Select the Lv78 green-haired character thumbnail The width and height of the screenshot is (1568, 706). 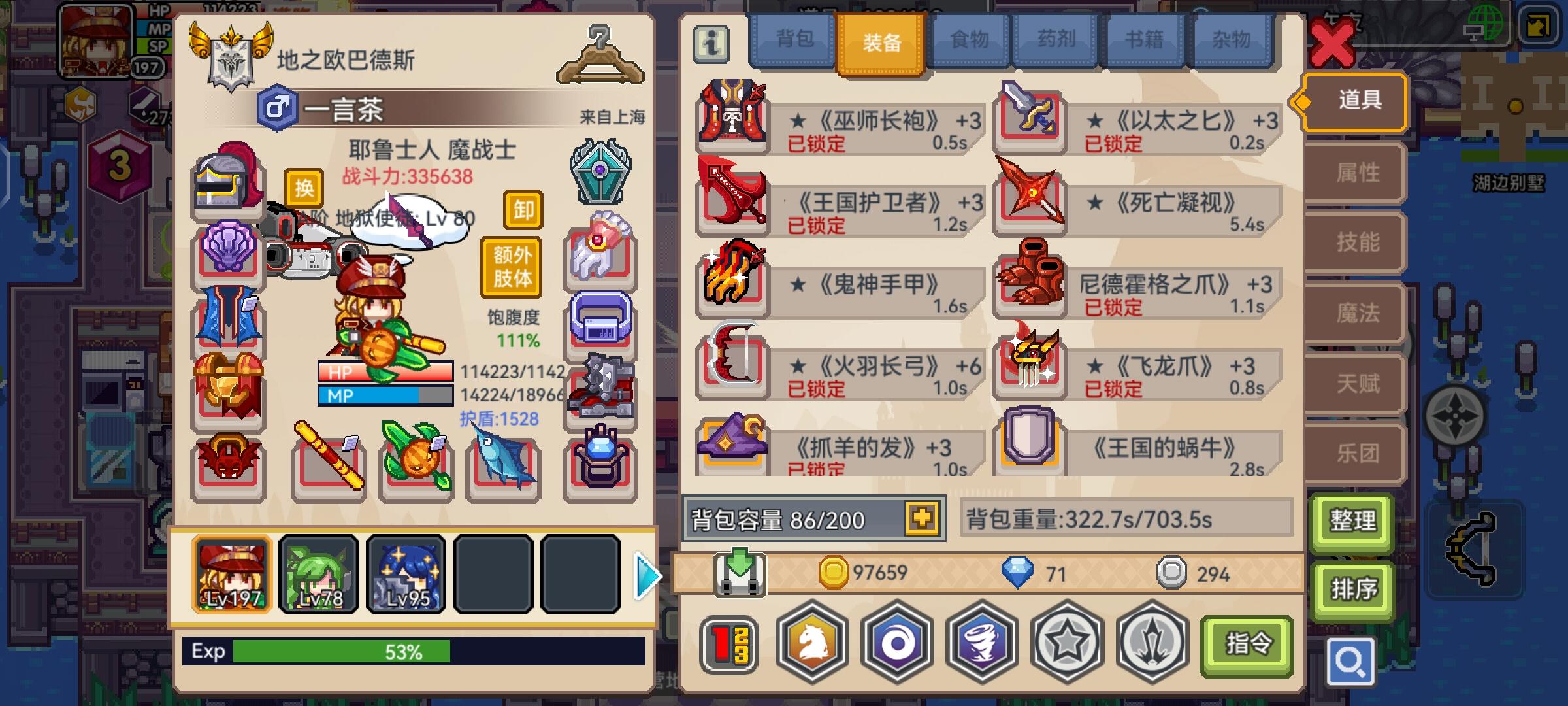[319, 575]
